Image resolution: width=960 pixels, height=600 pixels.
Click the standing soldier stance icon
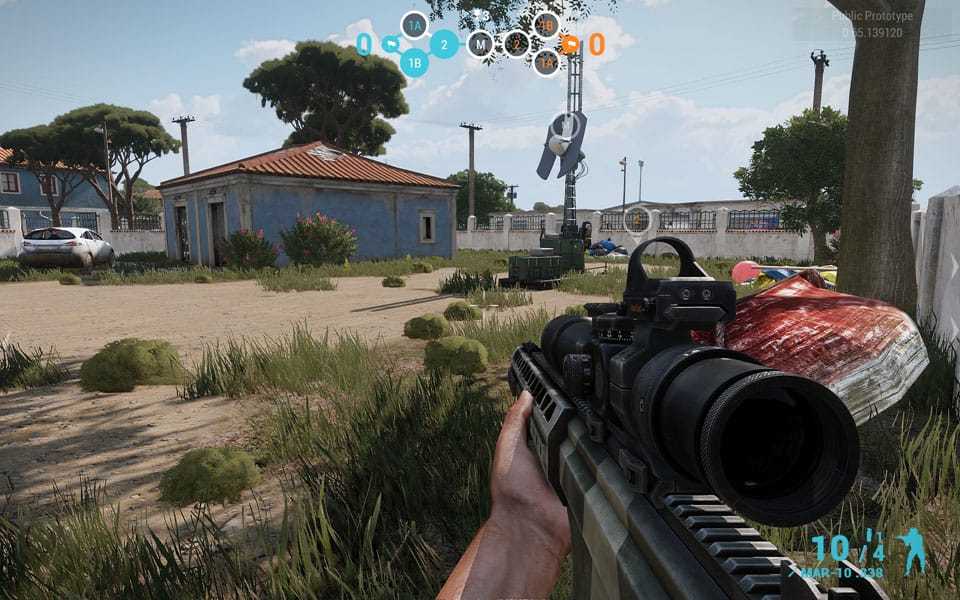pos(910,552)
